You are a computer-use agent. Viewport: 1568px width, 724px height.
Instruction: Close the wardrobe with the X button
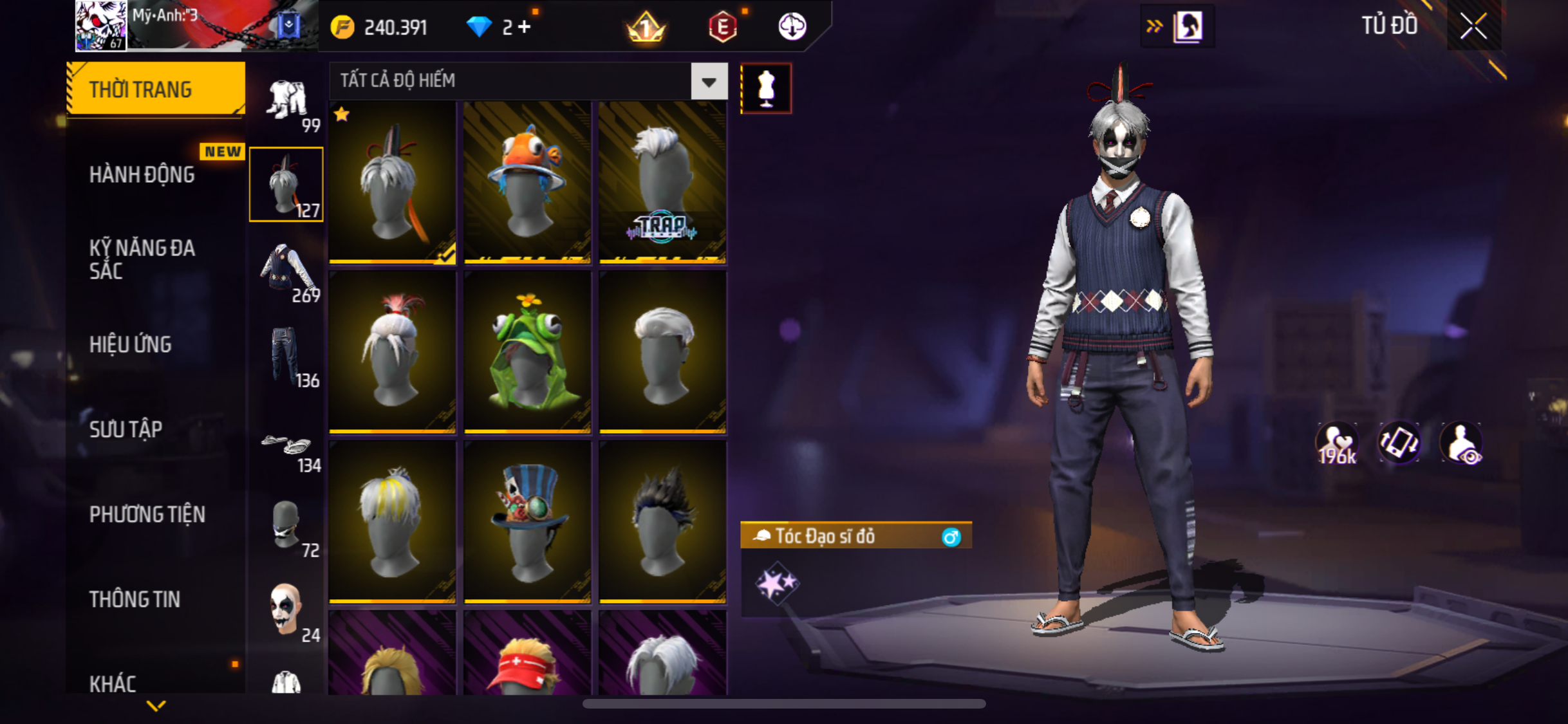coord(1473,26)
